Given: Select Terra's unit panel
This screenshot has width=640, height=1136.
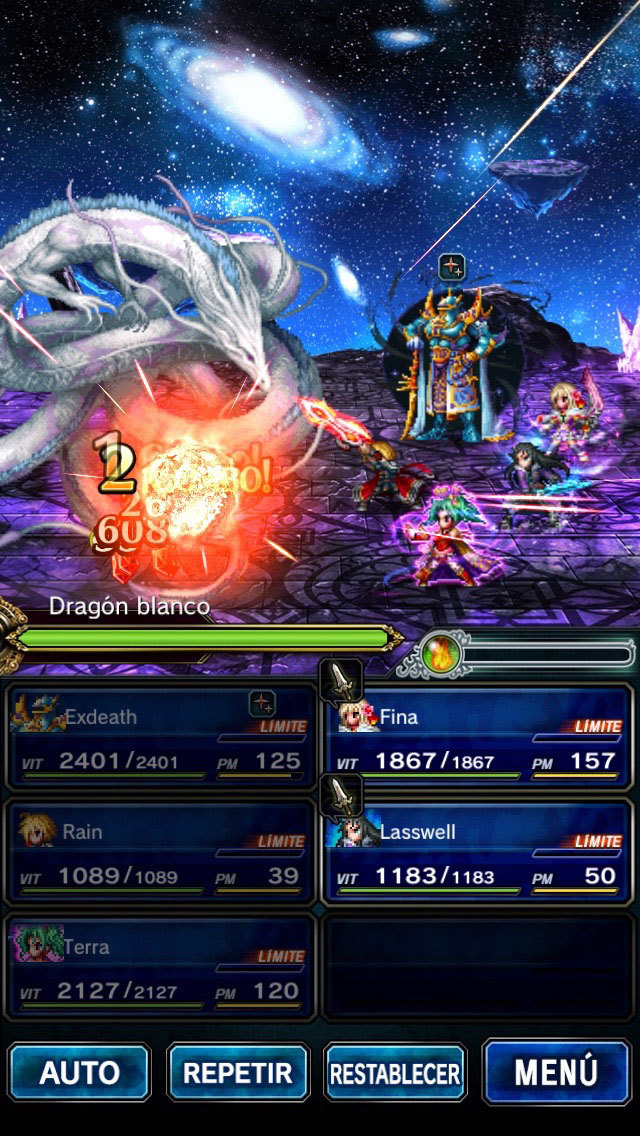Looking at the screenshot, I should point(160,968).
